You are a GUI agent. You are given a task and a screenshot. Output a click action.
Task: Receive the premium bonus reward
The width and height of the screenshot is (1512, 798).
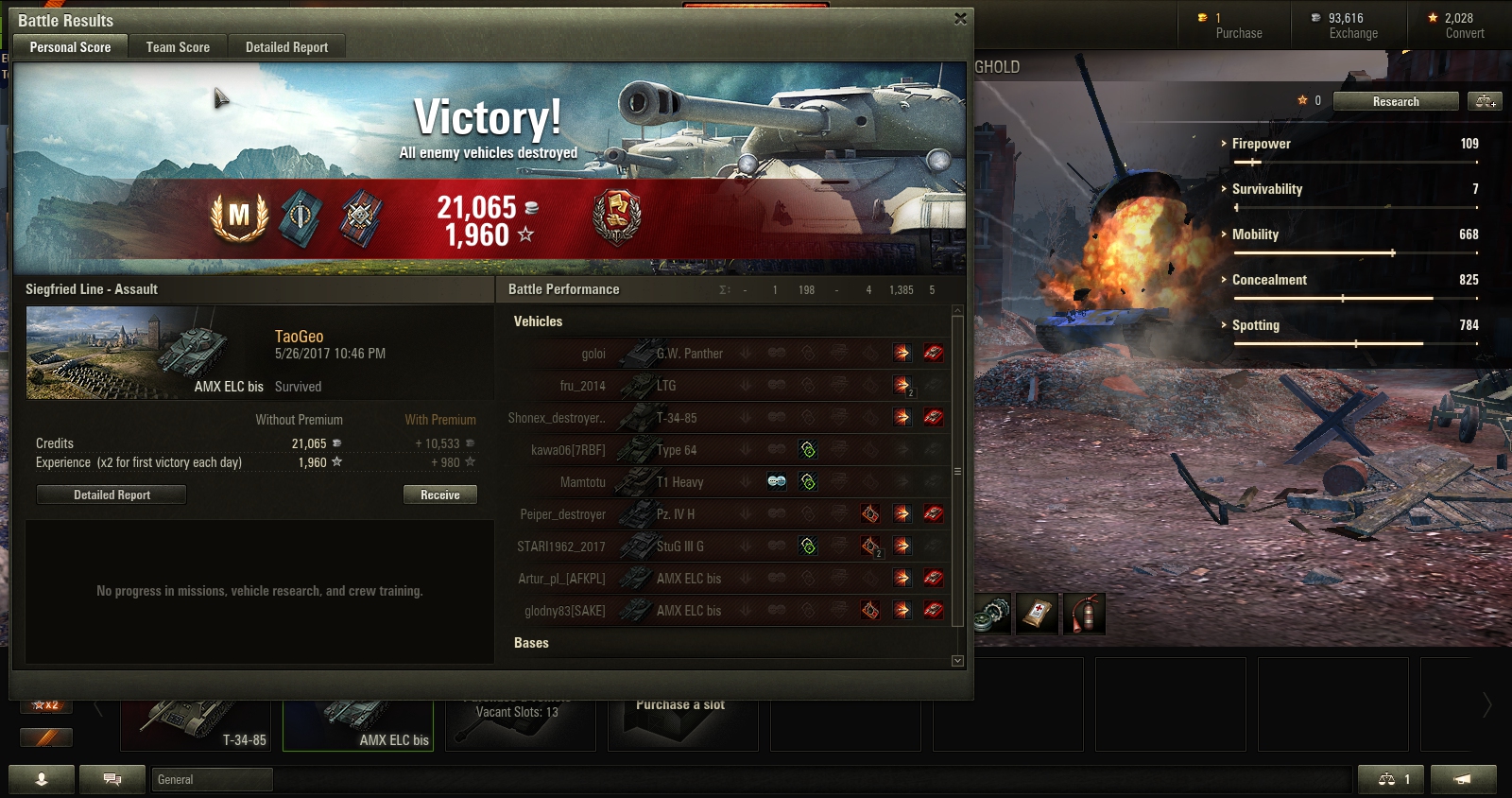tap(439, 494)
